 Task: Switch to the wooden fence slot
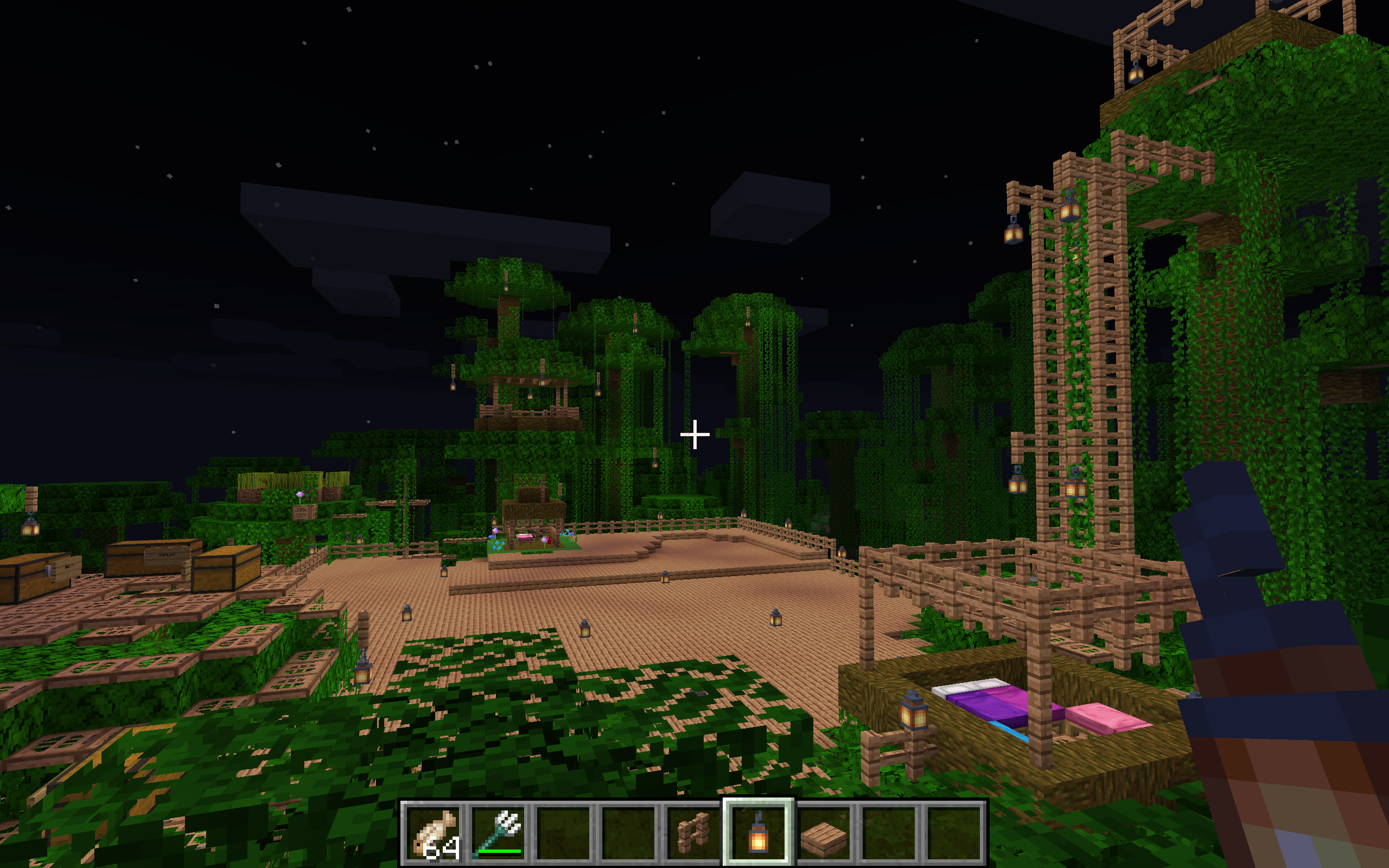(x=693, y=833)
